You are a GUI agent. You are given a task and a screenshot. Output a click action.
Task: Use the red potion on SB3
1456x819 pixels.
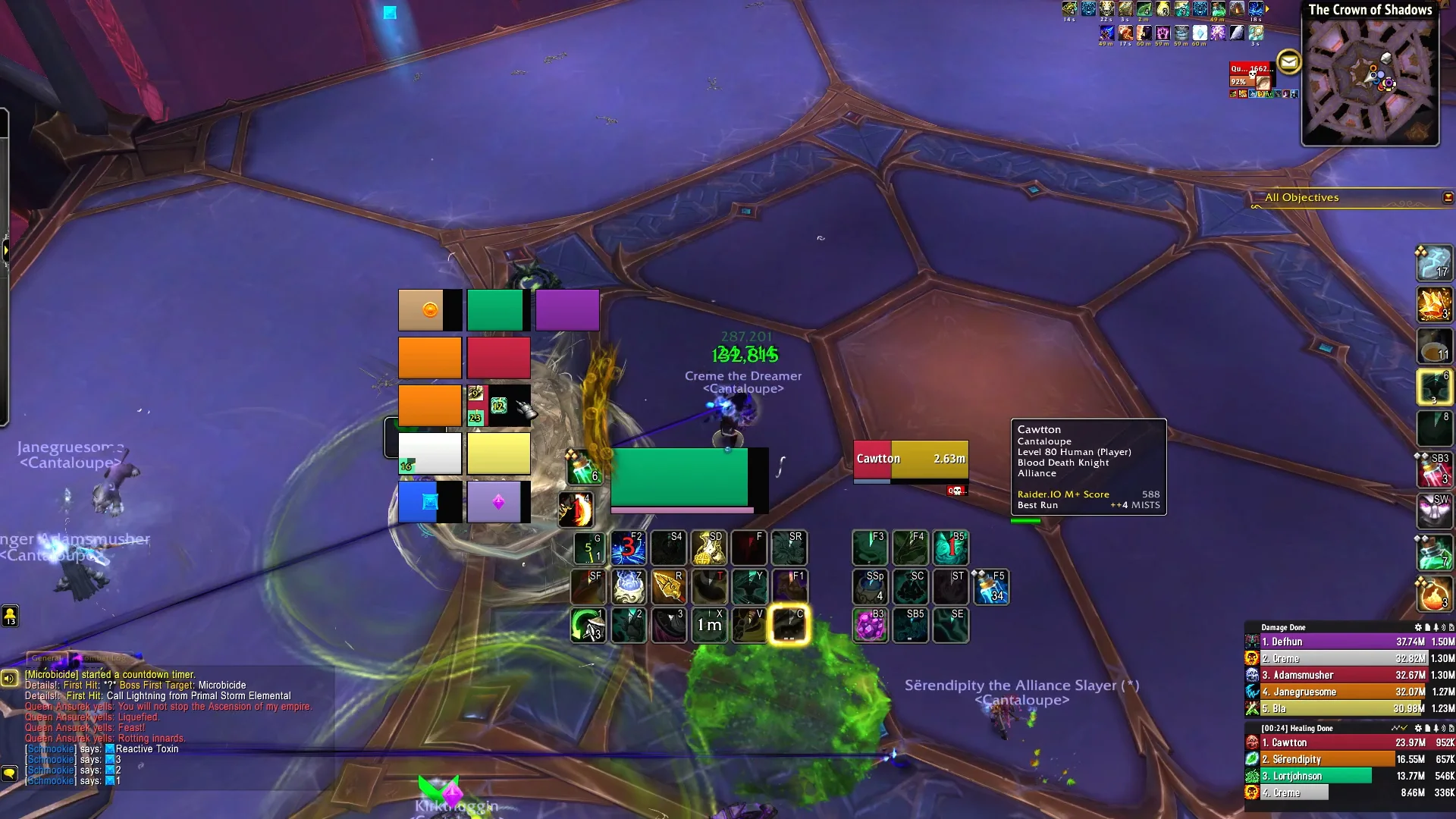[x=1433, y=470]
